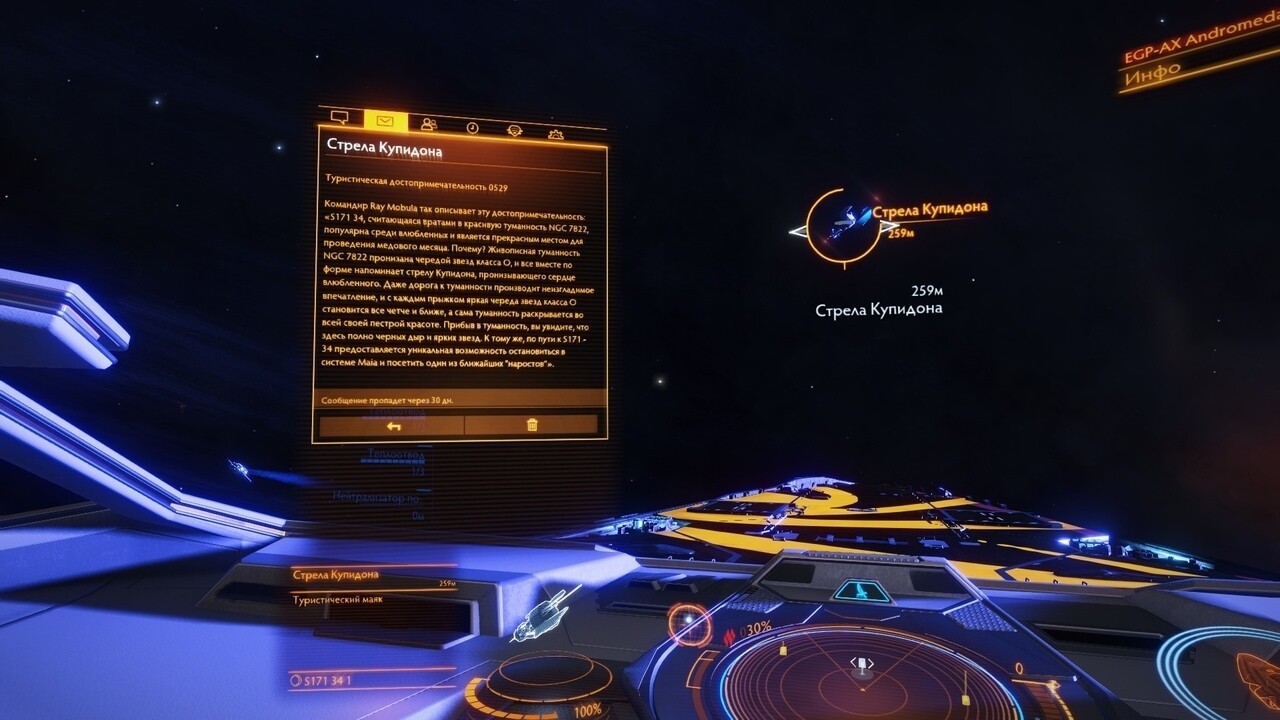This screenshot has width=1280, height=720.
Task: Open the comms settings gear tab
Action: pos(556,133)
